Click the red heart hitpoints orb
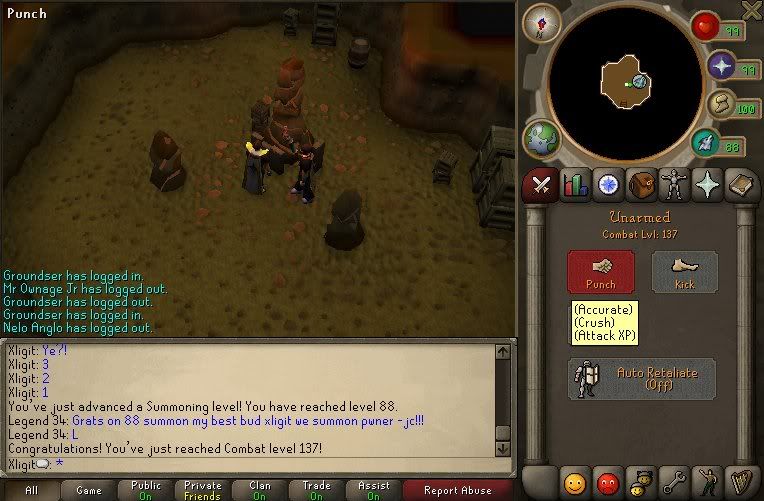The image size is (764, 501). coord(707,27)
